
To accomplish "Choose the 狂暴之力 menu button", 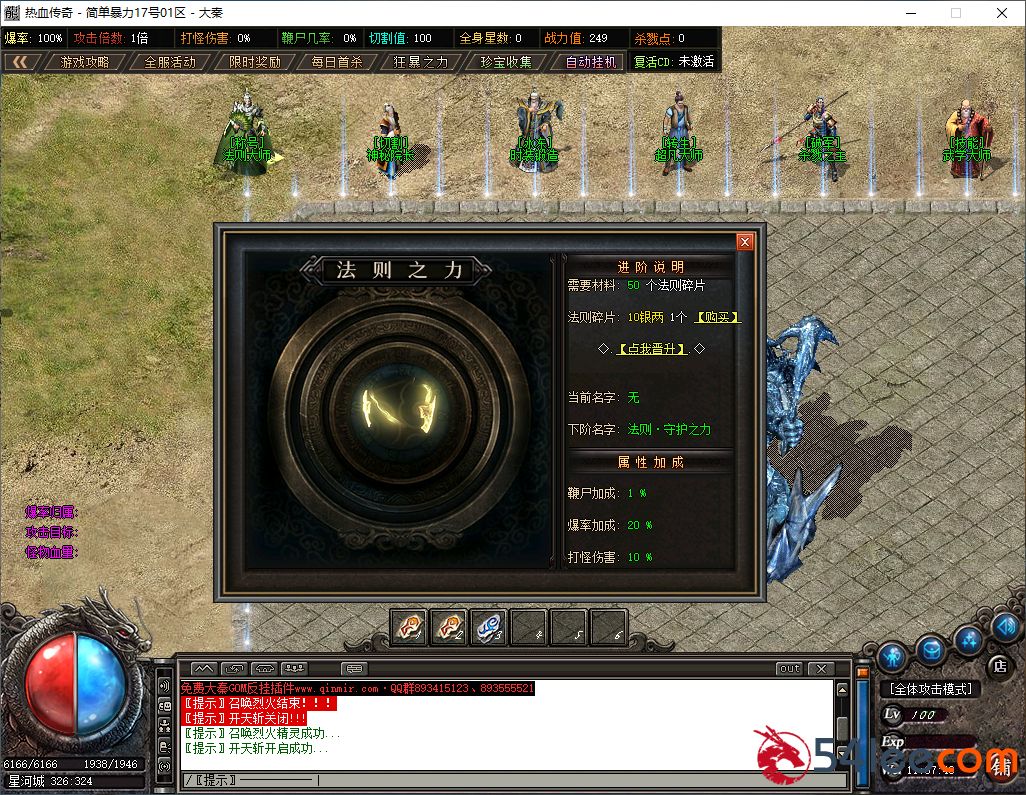I will (420, 62).
